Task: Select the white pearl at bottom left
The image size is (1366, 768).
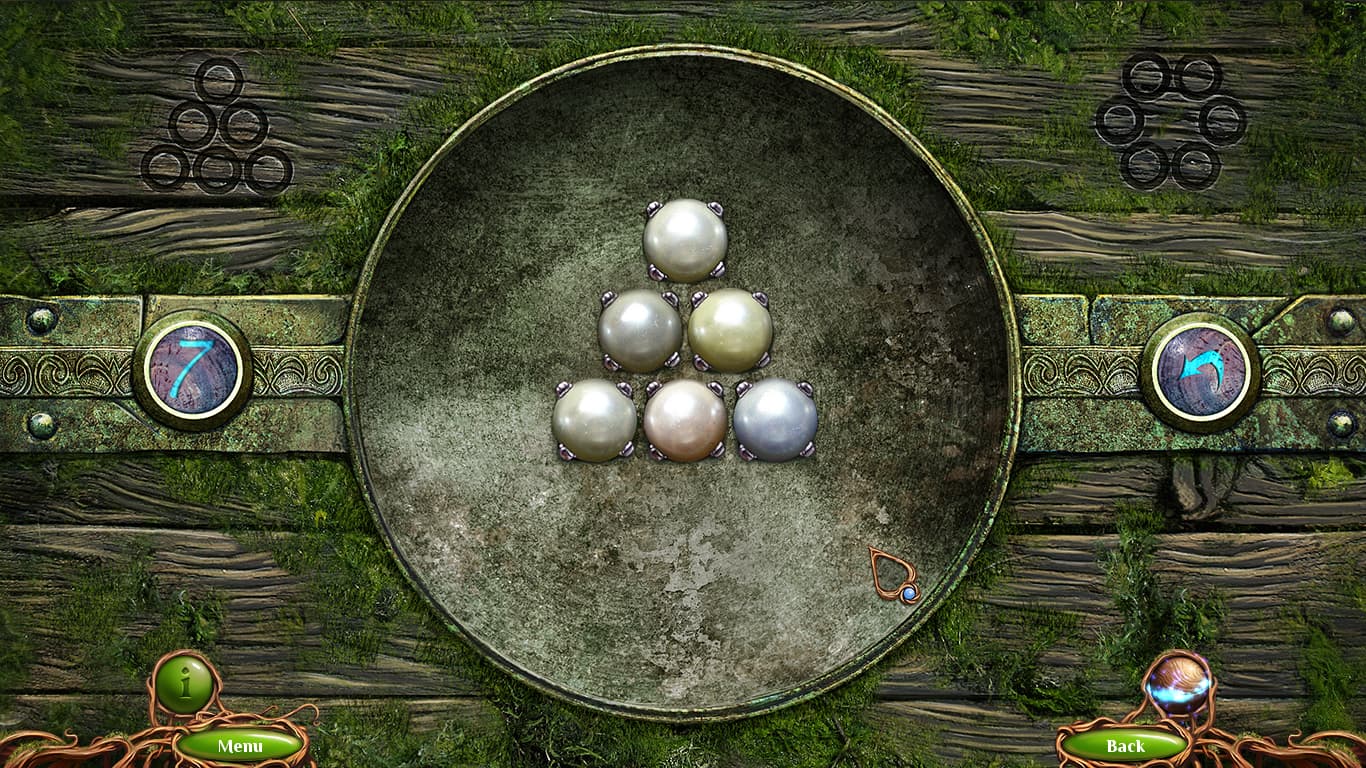Action: click(594, 420)
